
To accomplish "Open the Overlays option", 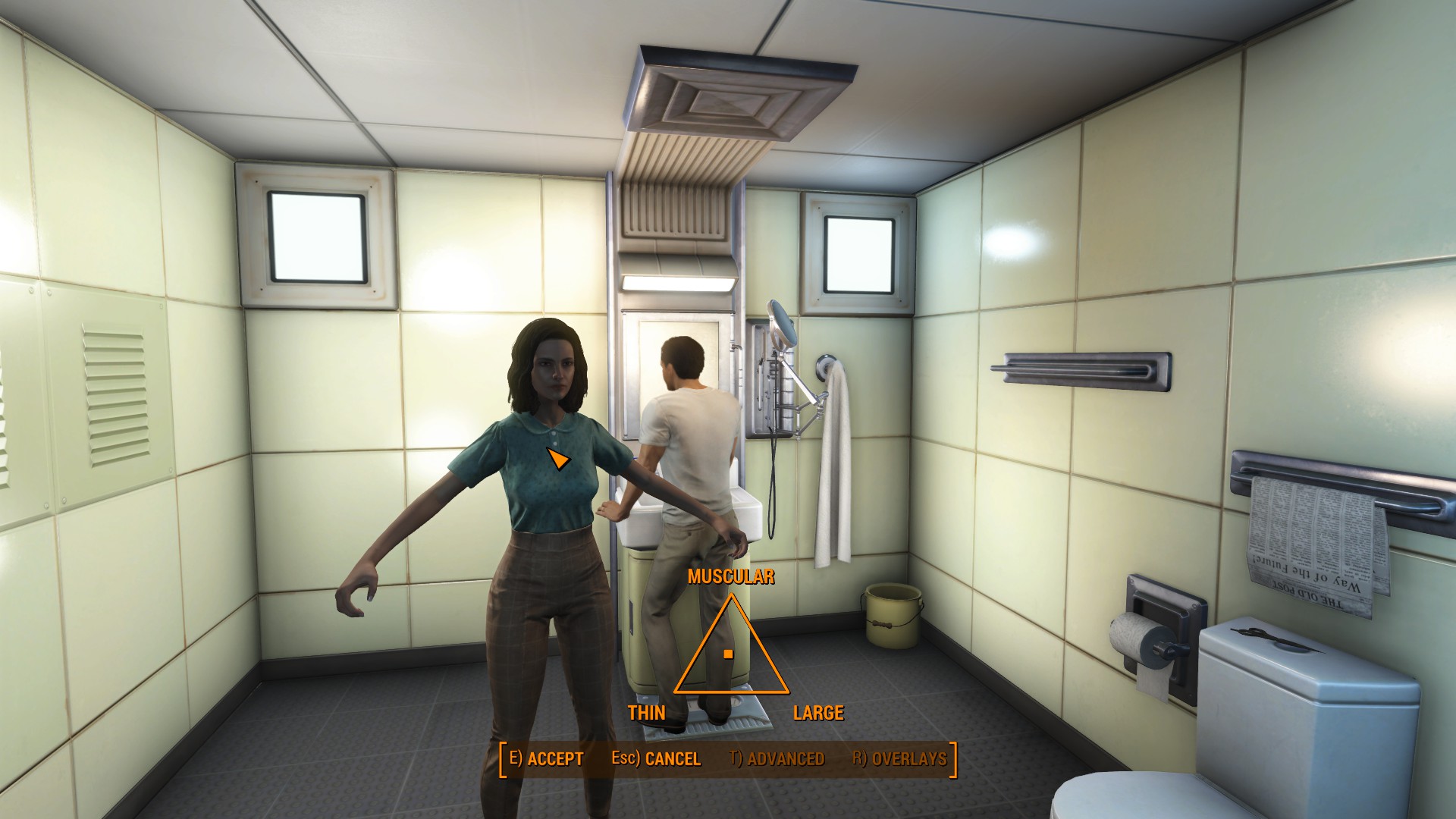I will point(899,758).
